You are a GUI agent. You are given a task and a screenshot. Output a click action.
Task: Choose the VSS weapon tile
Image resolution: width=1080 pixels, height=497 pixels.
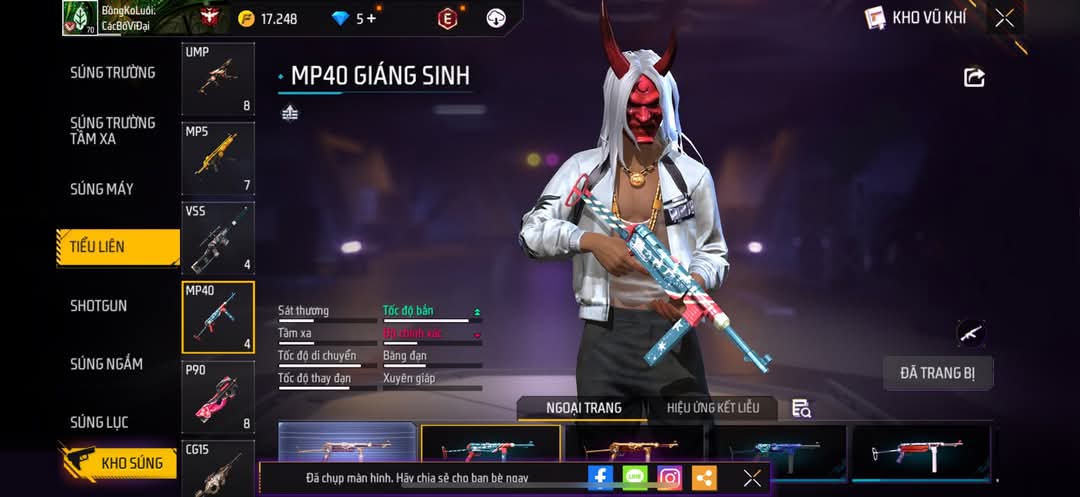[x=218, y=238]
